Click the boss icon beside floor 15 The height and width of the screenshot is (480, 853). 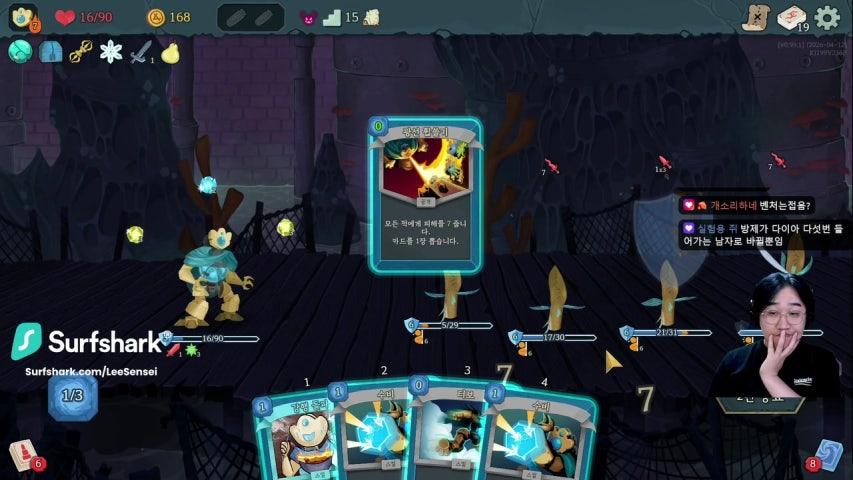[x=371, y=17]
